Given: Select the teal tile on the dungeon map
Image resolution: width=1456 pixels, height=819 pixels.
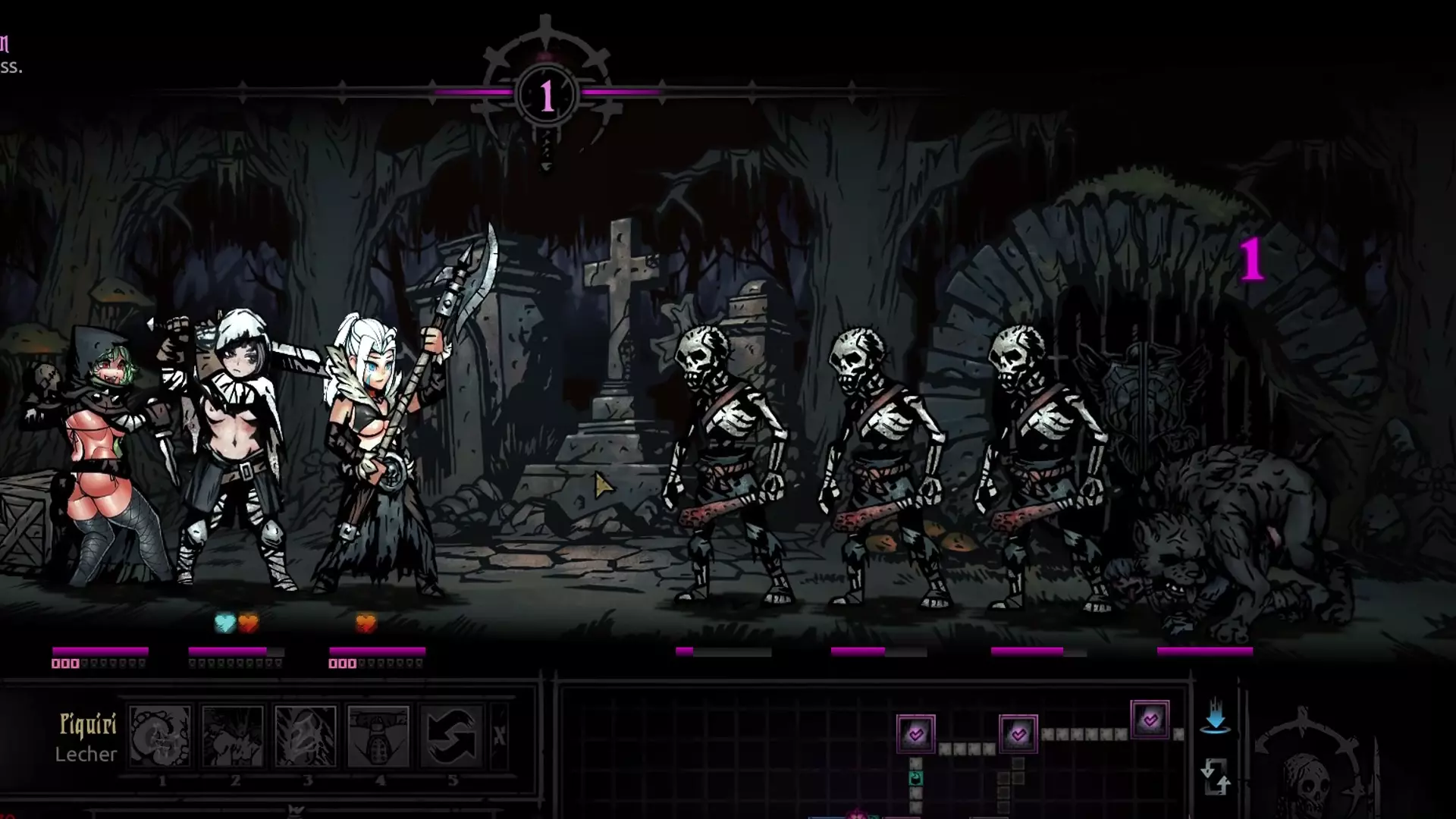Looking at the screenshot, I should tap(916, 778).
